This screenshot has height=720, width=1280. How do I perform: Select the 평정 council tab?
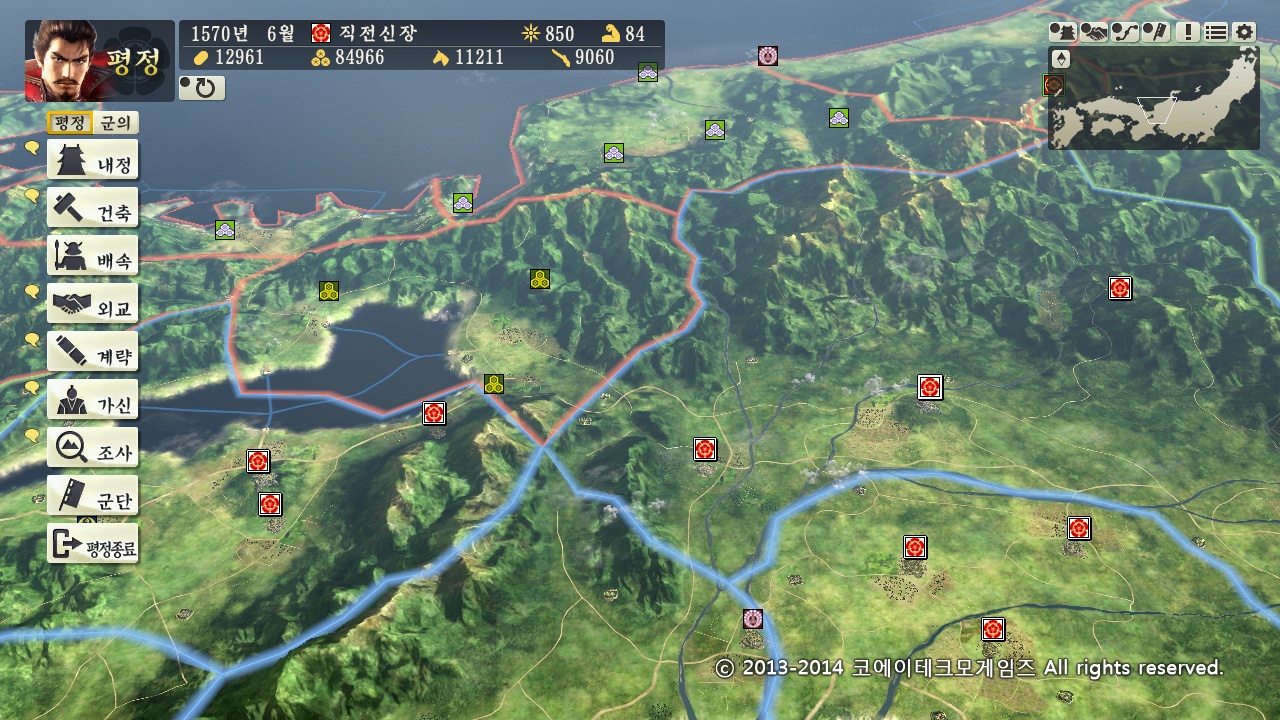[70, 123]
